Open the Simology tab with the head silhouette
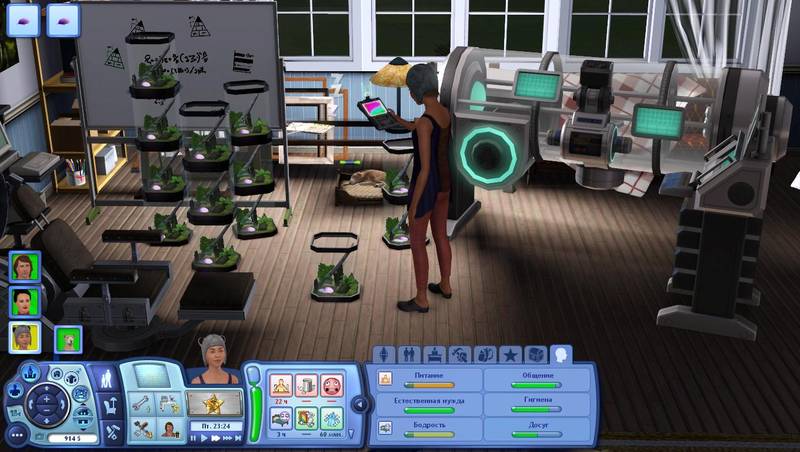Screen dimensions: 800x452 click(561, 354)
